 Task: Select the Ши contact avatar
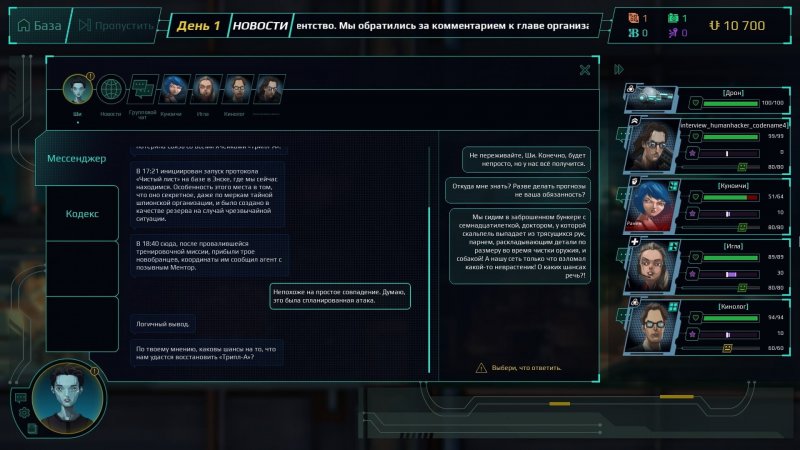click(x=77, y=90)
